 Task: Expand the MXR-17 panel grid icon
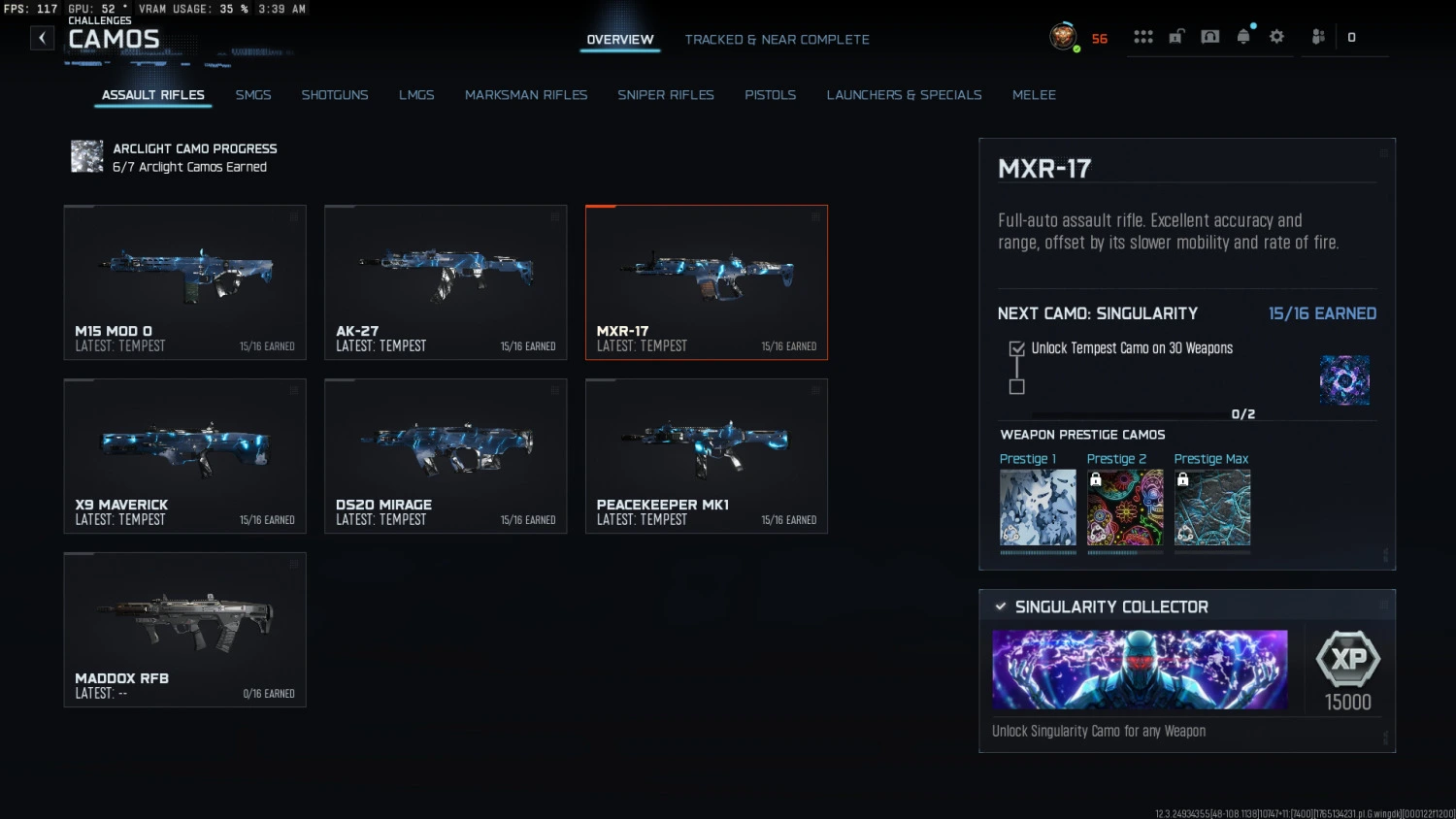pyautogui.click(x=1382, y=152)
